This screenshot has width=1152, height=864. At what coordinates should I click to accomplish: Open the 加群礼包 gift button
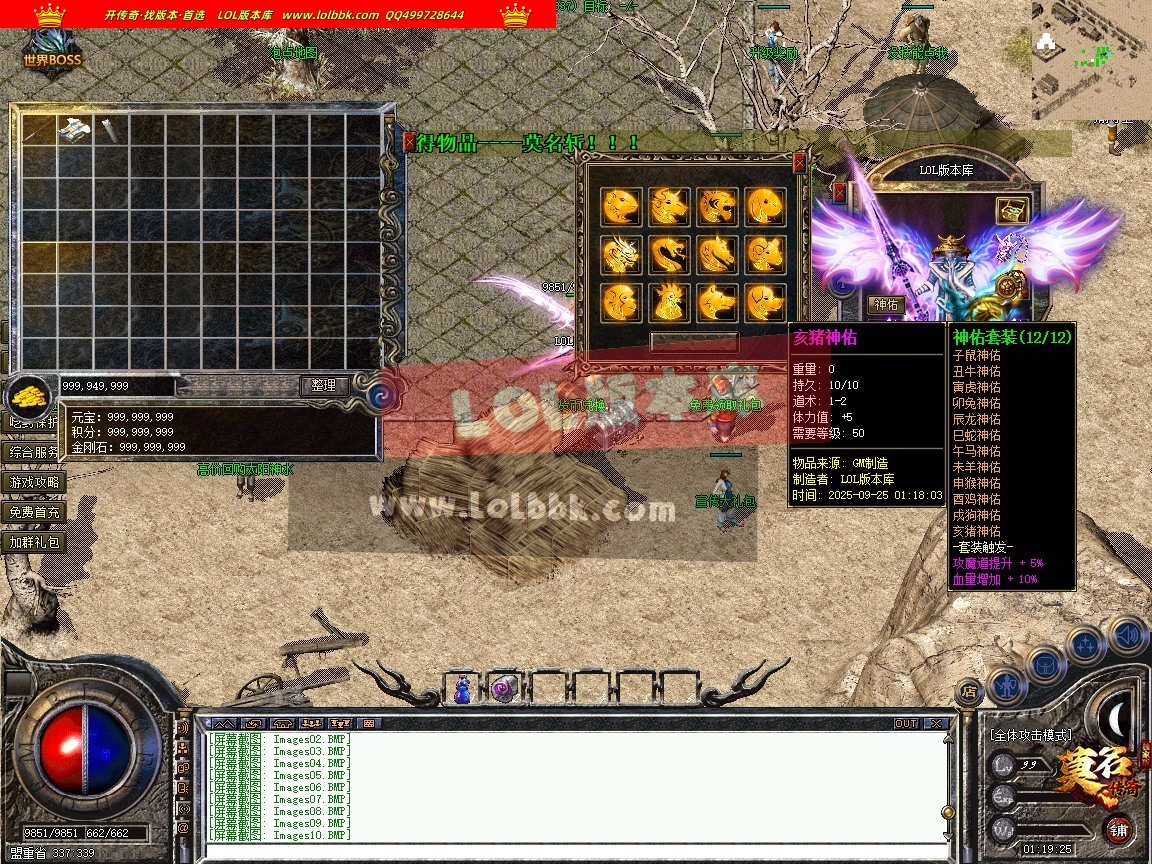35,542
